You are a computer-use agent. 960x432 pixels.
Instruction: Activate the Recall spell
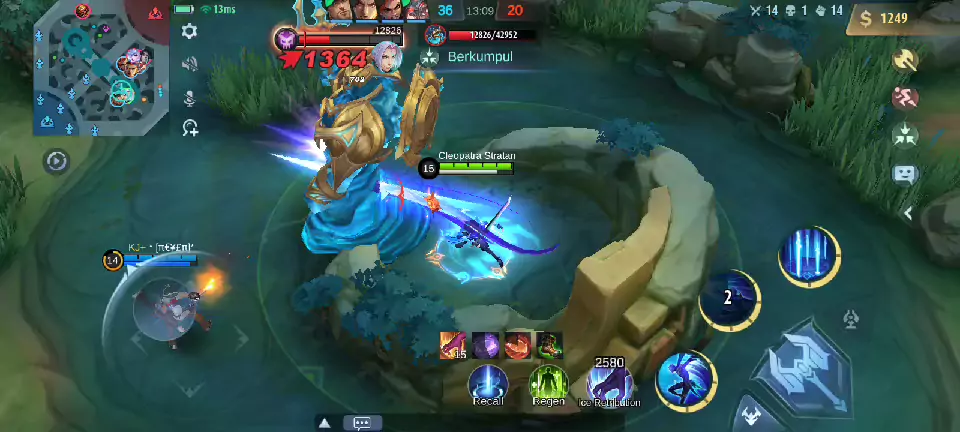tap(488, 381)
